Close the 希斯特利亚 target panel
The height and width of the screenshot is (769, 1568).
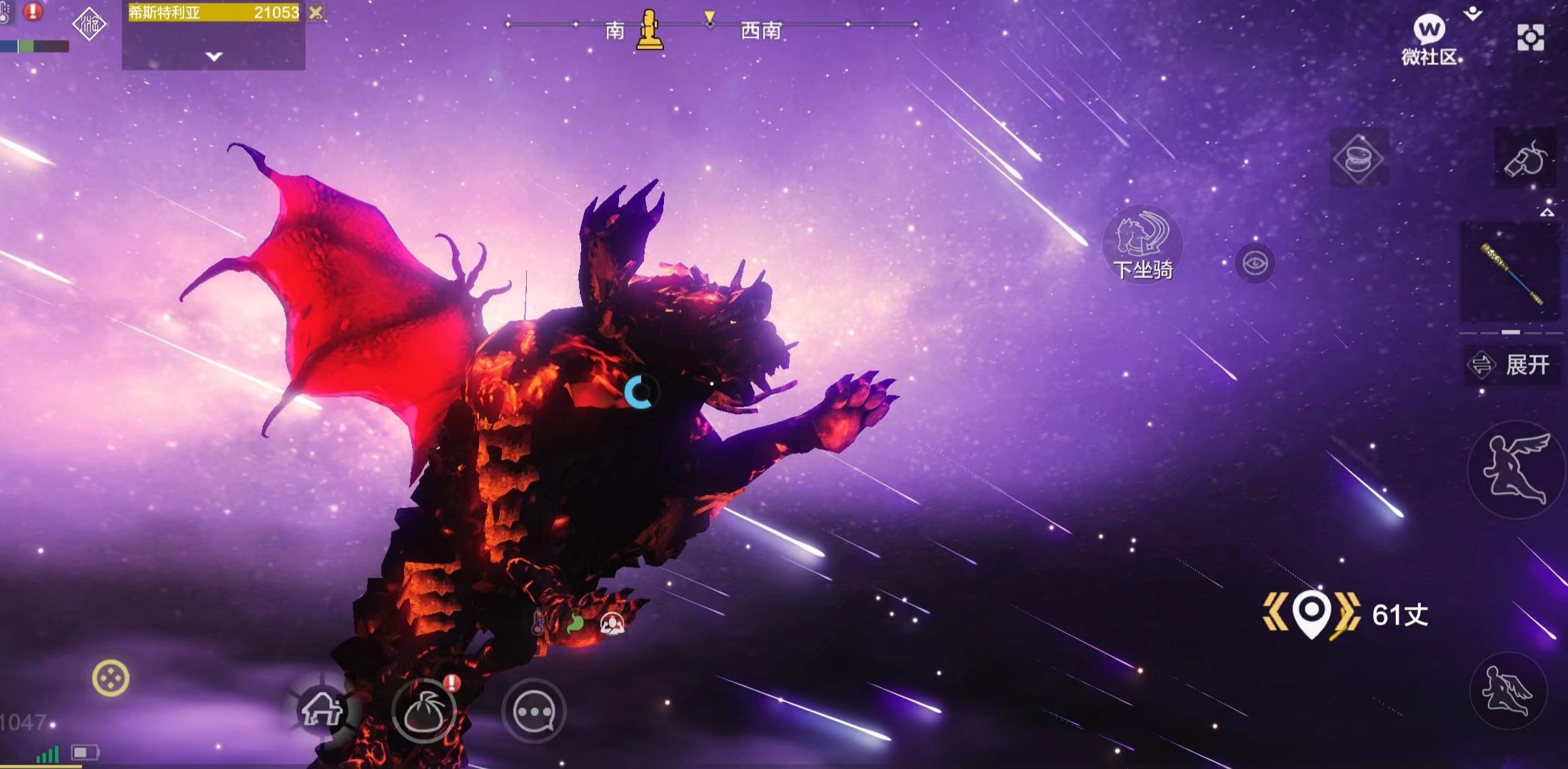316,12
